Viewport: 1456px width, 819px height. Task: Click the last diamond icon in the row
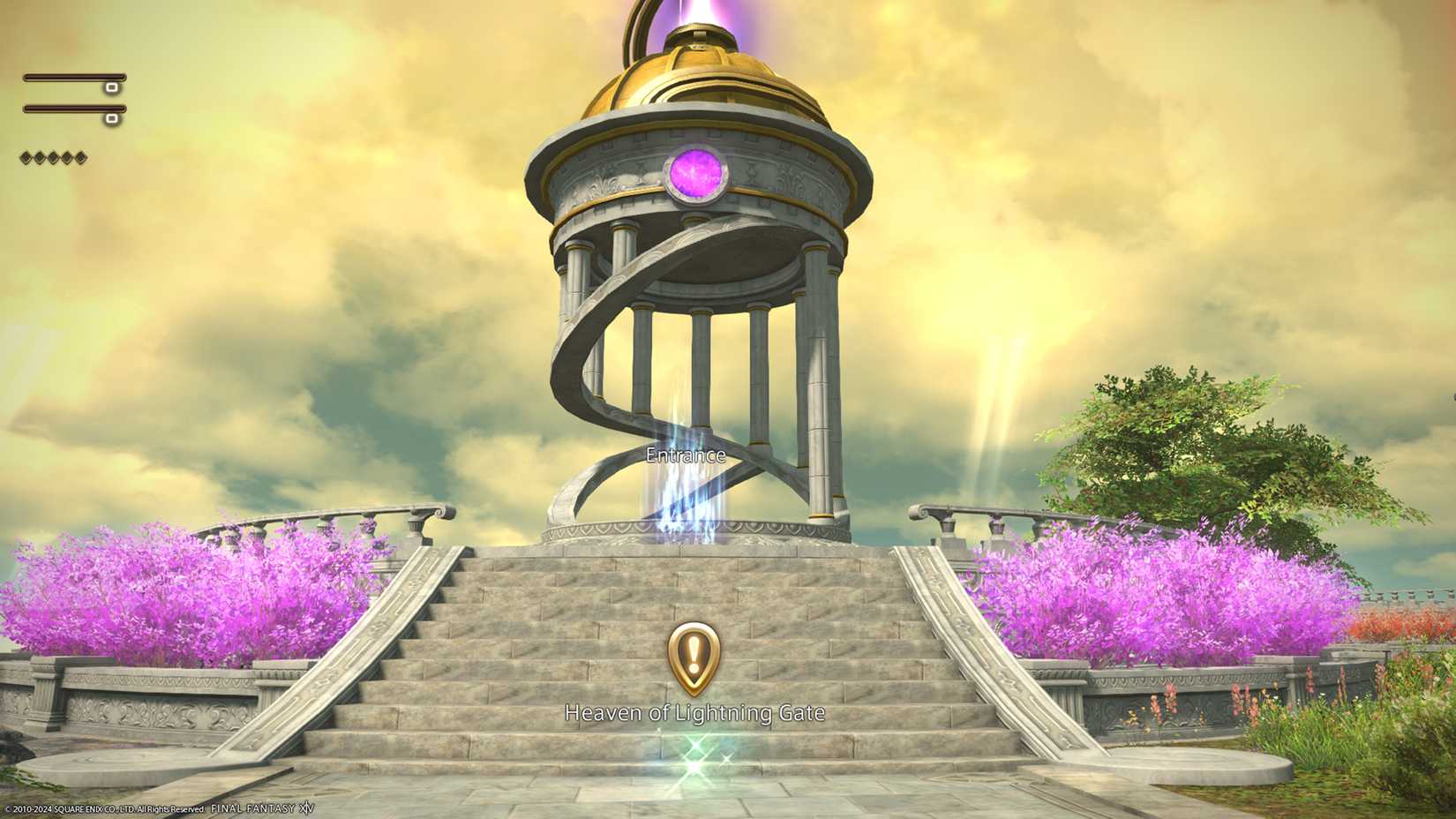pos(79,157)
